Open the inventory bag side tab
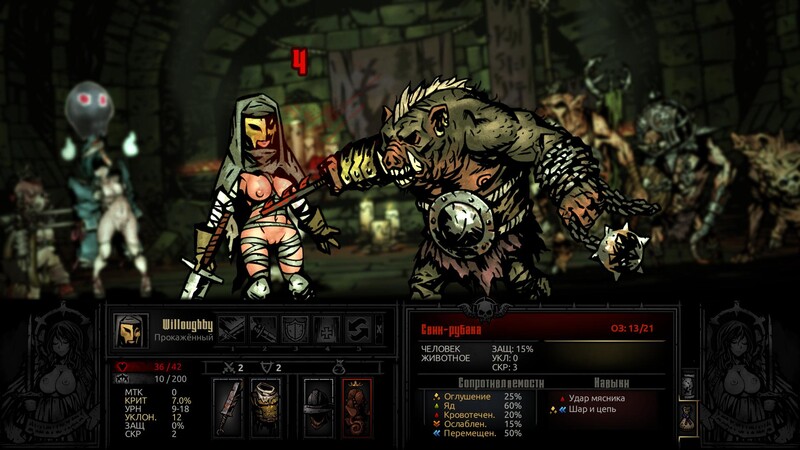The width and height of the screenshot is (800, 450). click(x=688, y=417)
